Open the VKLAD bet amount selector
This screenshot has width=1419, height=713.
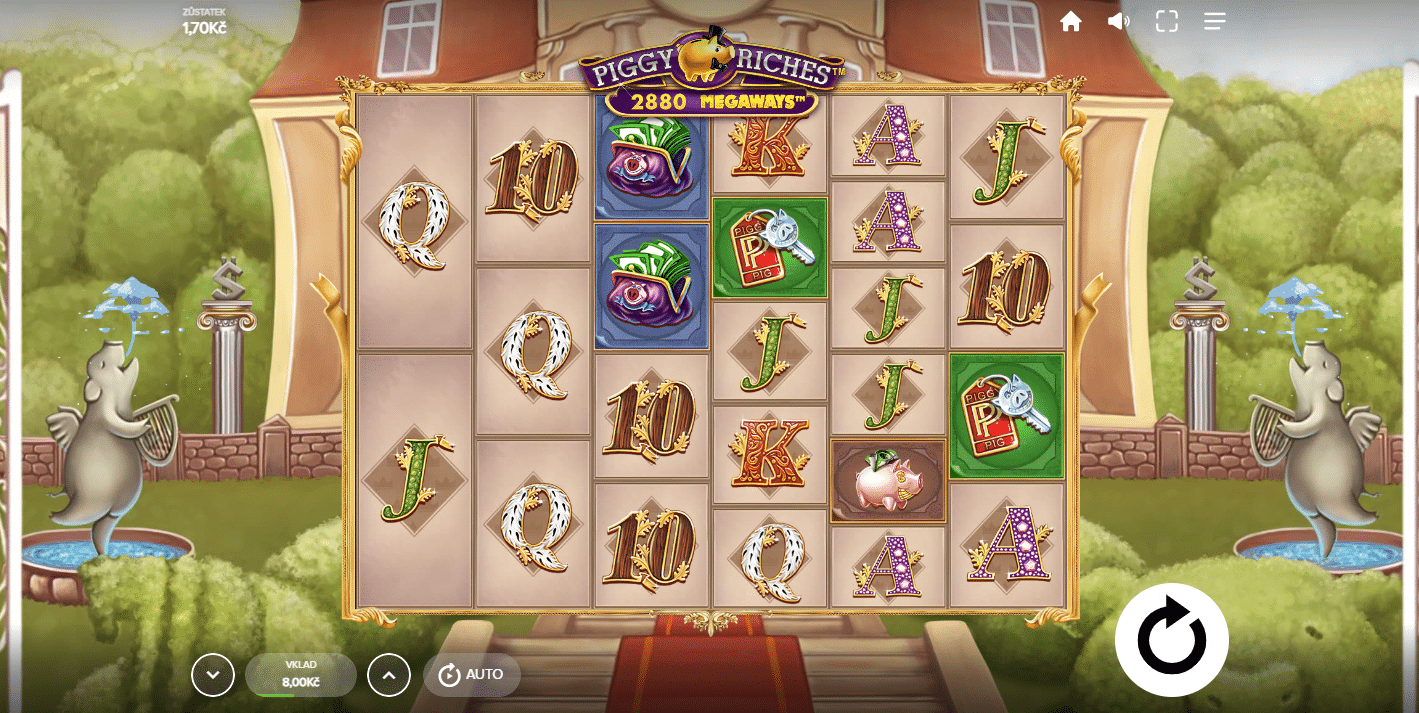tap(300, 675)
